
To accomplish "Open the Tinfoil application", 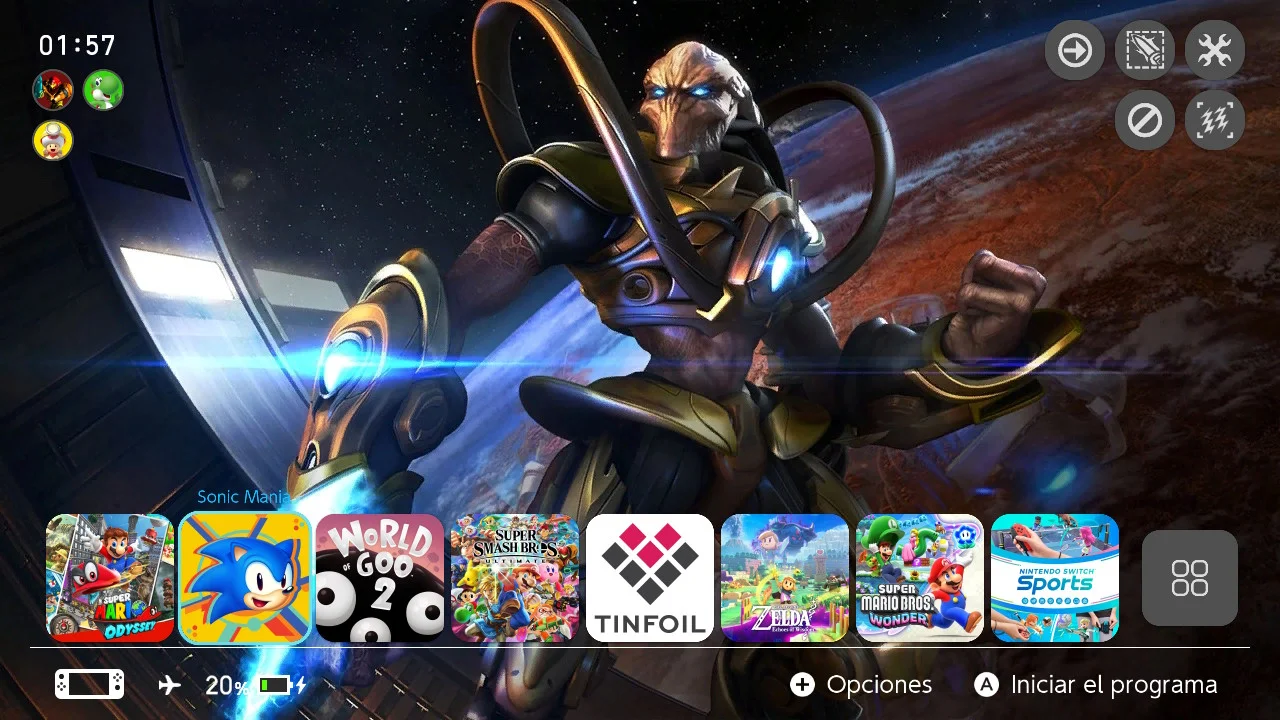I will tap(650, 578).
